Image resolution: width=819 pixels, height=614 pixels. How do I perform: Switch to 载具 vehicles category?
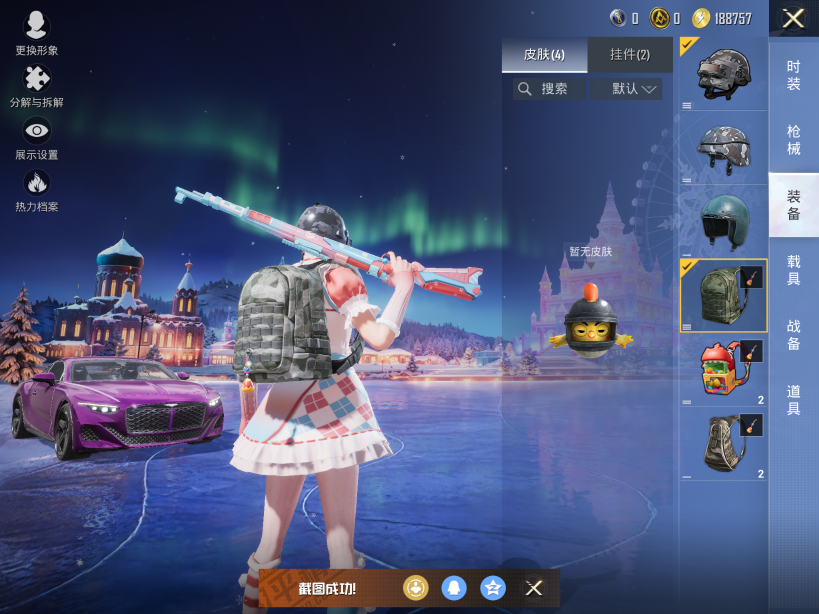(793, 269)
